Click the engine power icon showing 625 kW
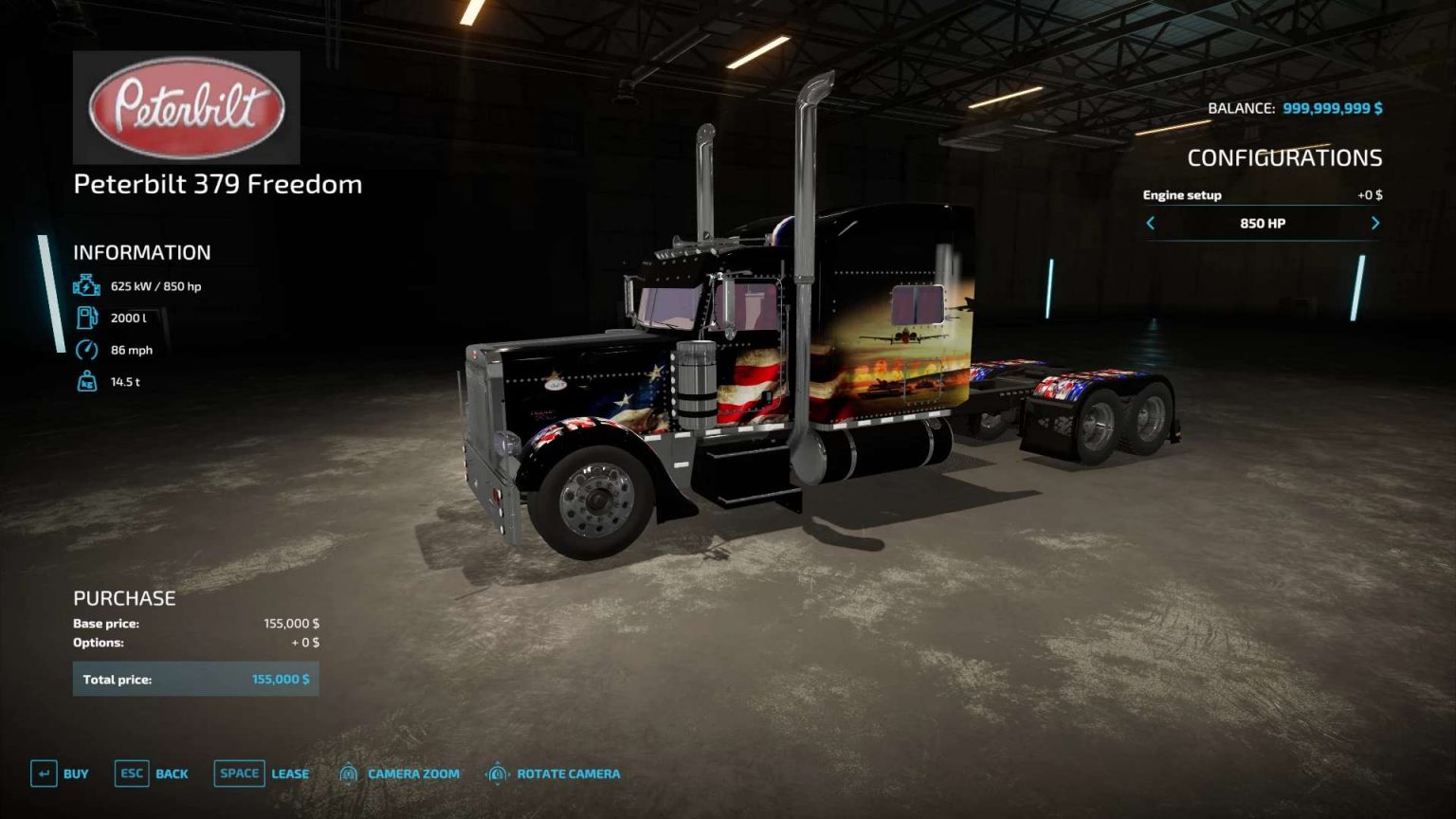The image size is (1456, 819). 87,283
